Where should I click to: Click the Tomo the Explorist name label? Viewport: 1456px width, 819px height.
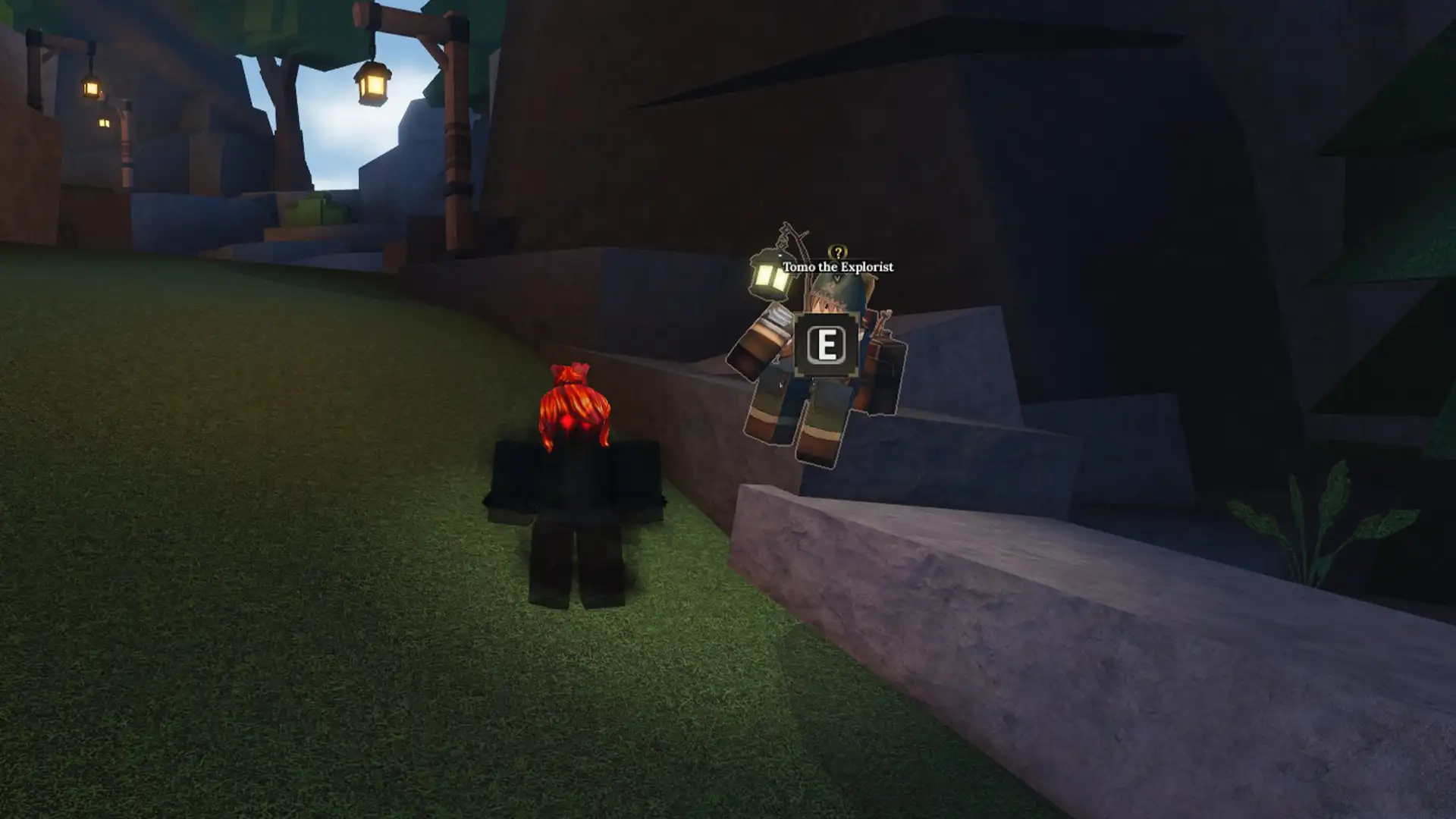(838, 267)
